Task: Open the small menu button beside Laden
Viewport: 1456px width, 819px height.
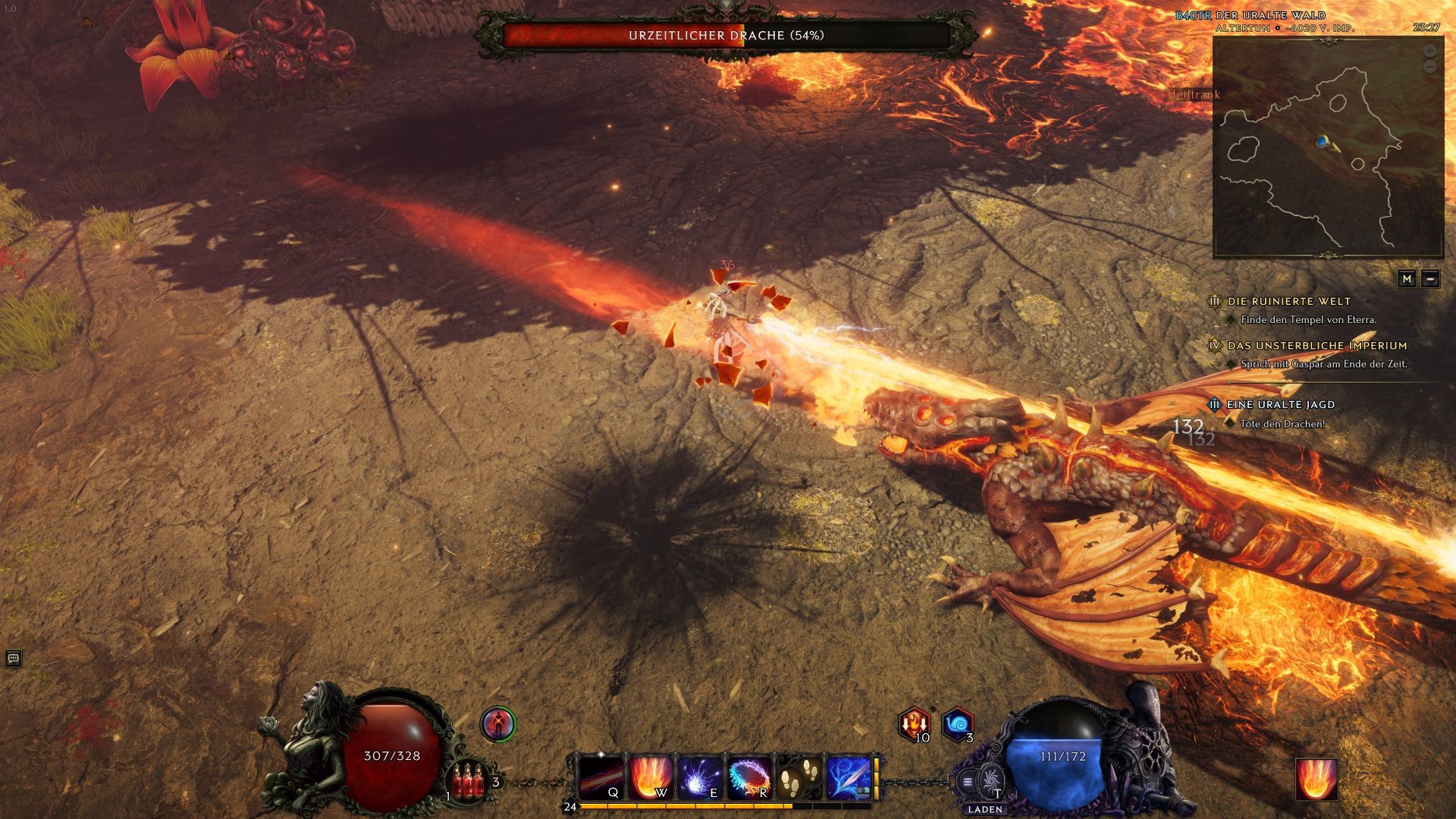Action: pos(967,781)
